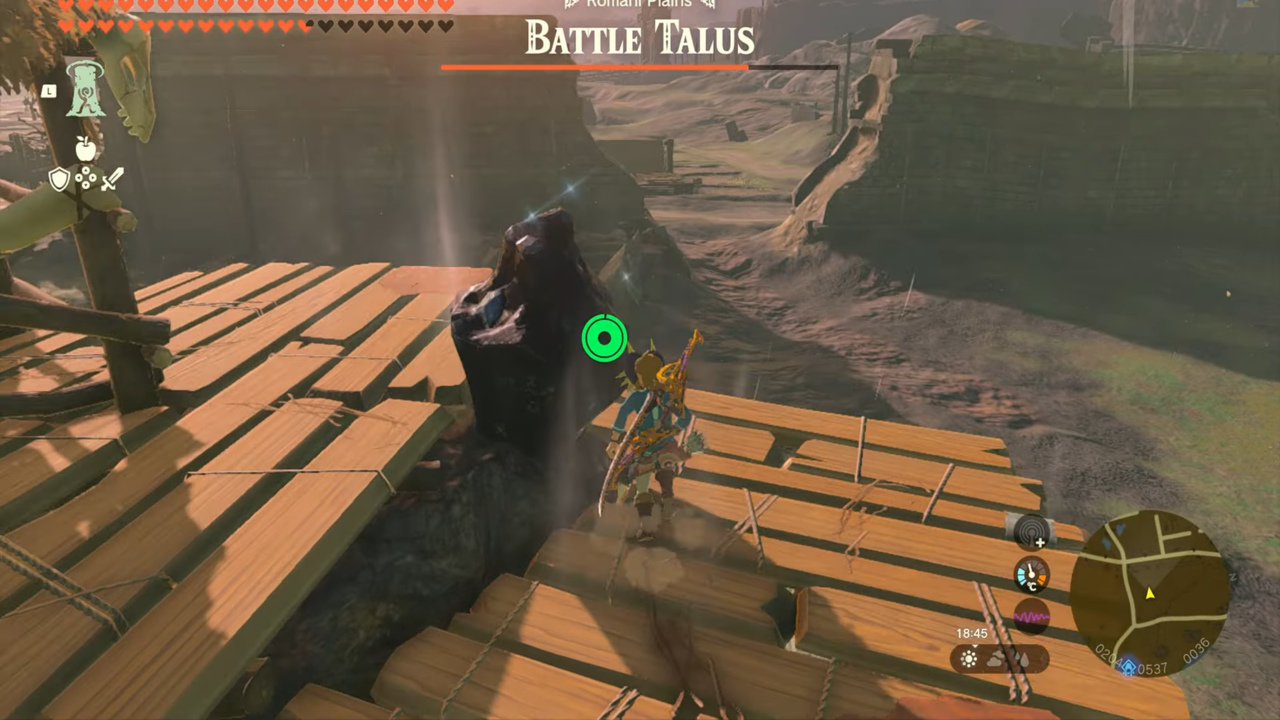Select the rain icon in the weather strip
Image resolution: width=1280 pixels, height=720 pixels.
[x=1024, y=659]
